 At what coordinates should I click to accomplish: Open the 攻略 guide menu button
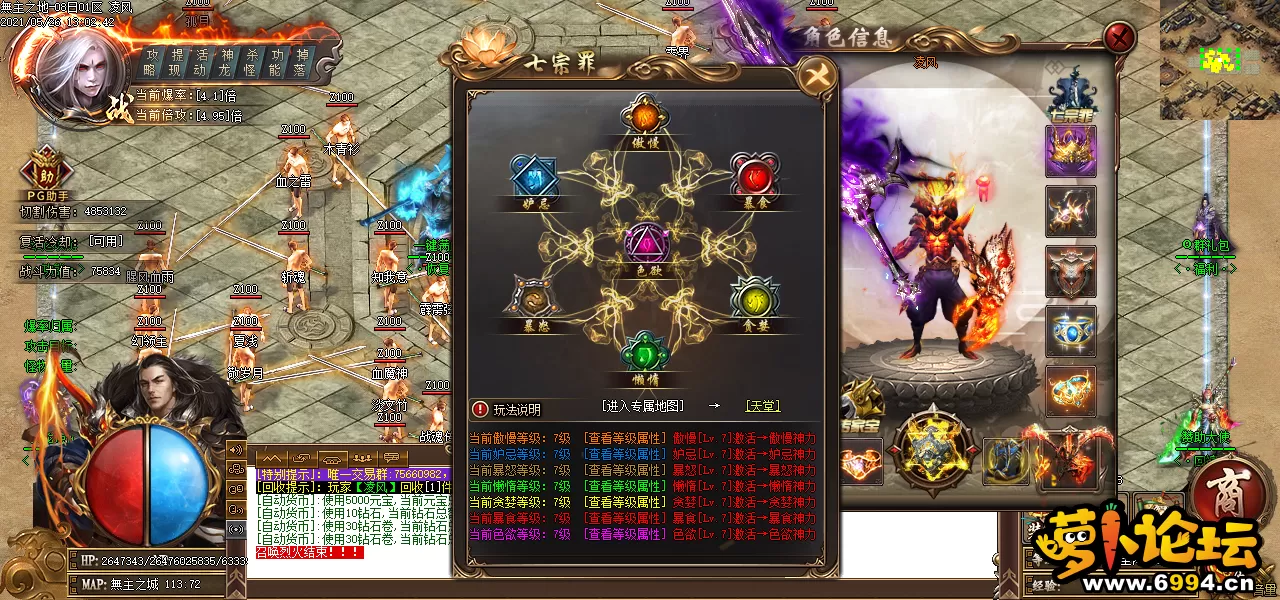tap(151, 62)
